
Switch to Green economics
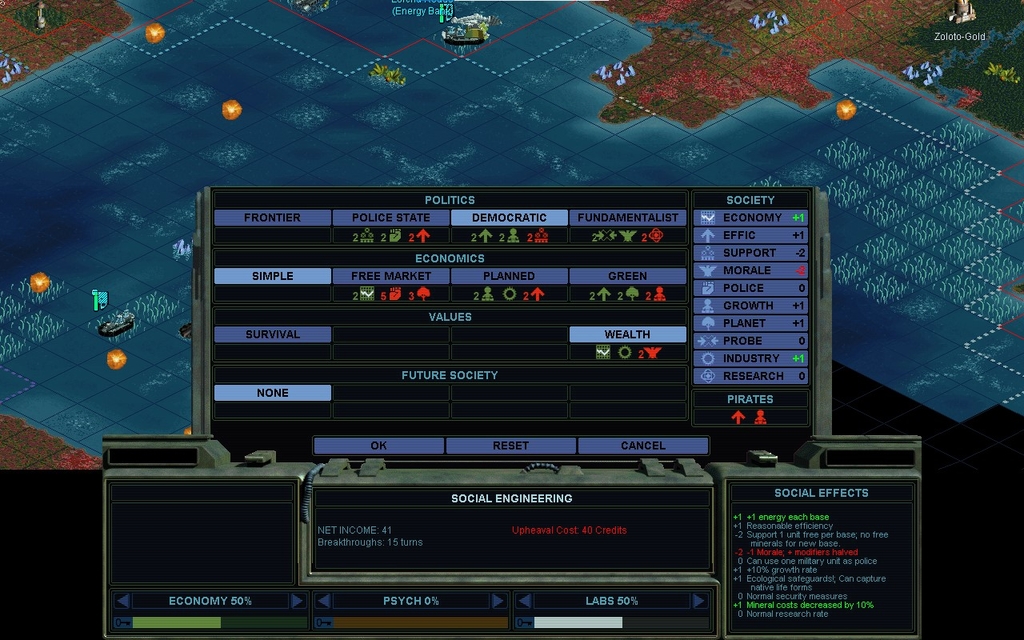(x=628, y=276)
